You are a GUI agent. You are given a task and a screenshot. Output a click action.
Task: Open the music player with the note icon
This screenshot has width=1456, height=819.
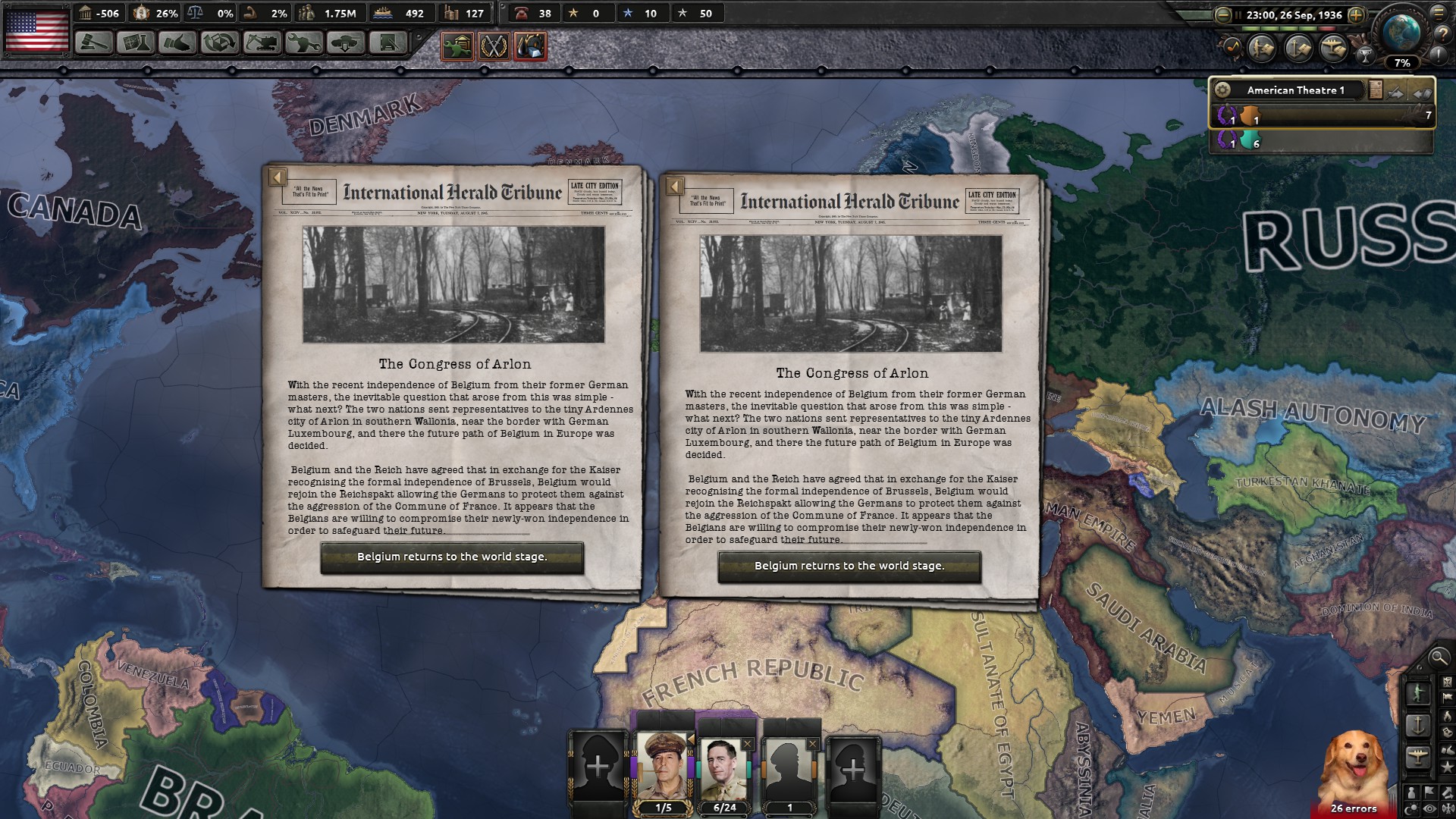tap(1234, 47)
